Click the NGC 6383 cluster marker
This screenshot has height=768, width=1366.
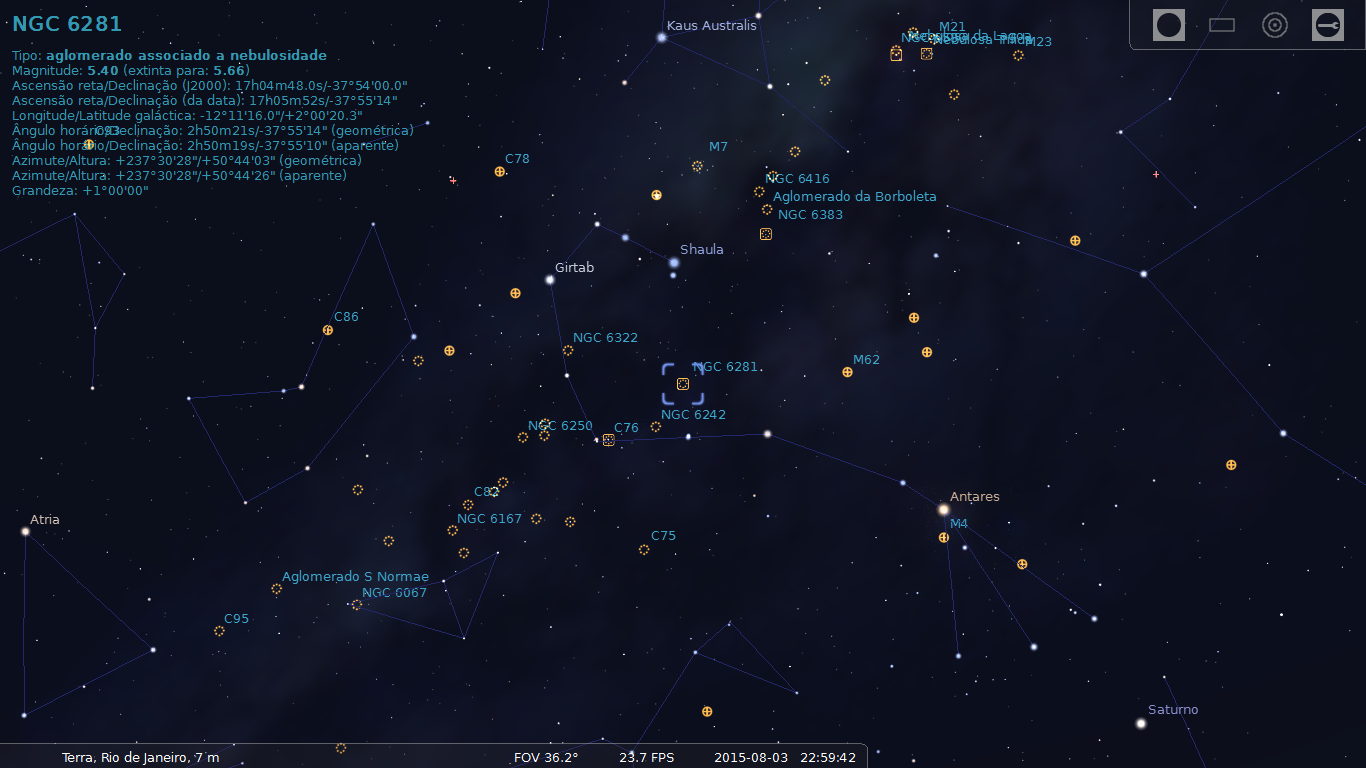pyautogui.click(x=767, y=210)
